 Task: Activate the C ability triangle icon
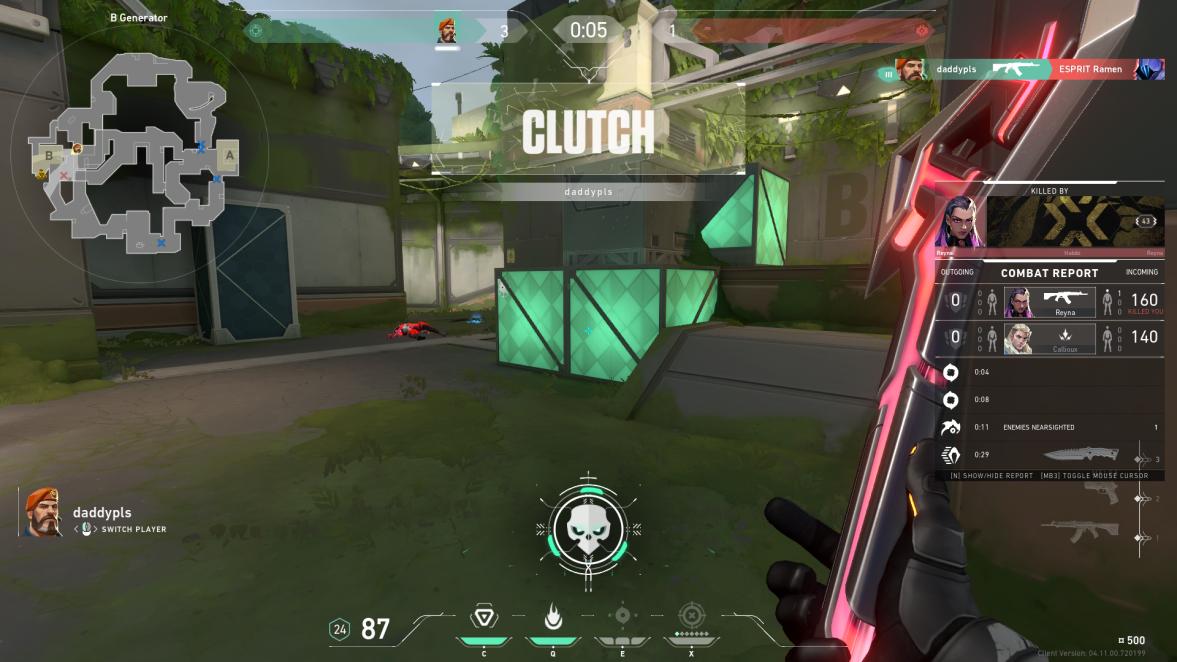coord(484,616)
